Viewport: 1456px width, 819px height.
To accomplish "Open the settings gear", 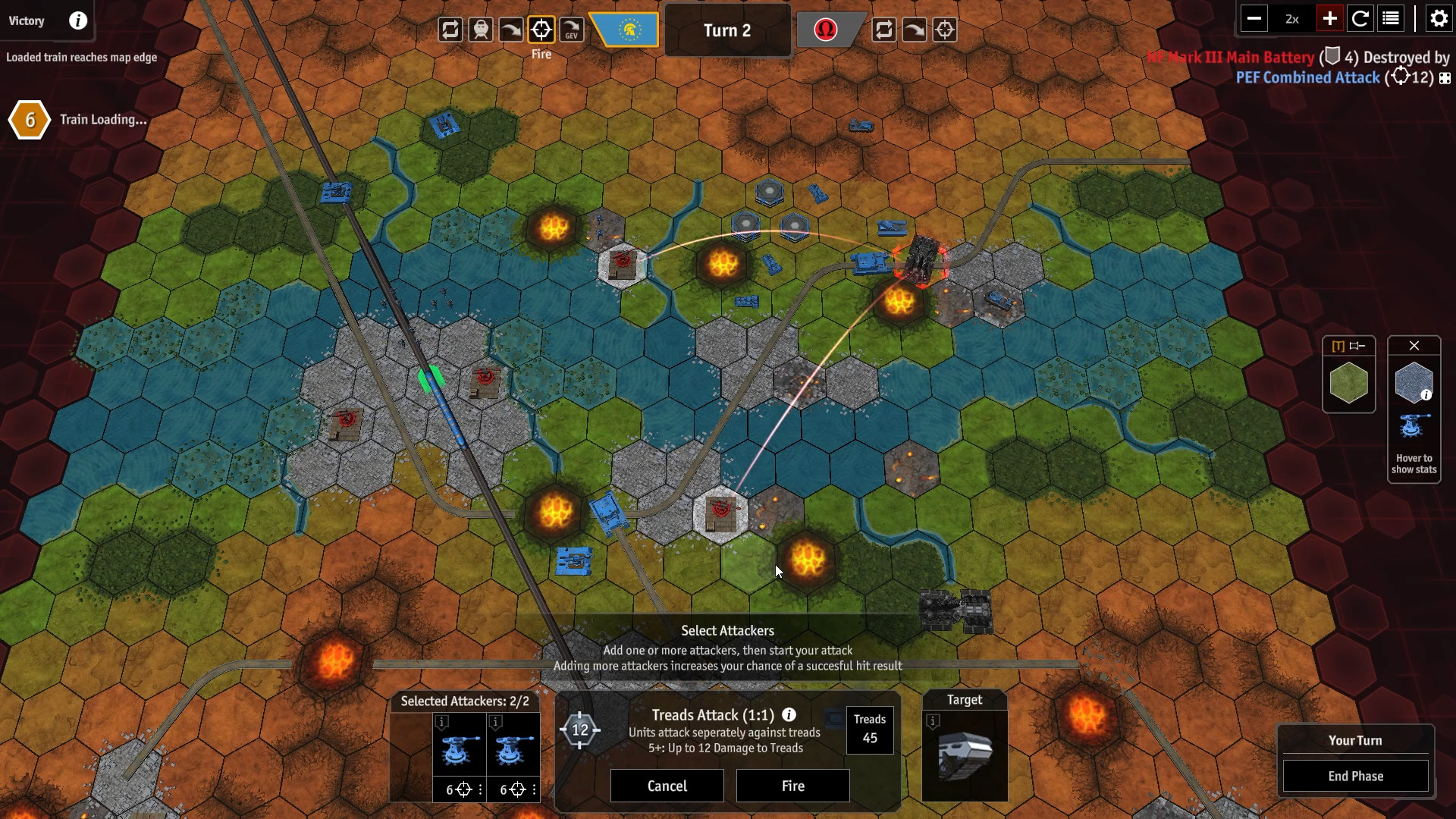I will click(1438, 18).
